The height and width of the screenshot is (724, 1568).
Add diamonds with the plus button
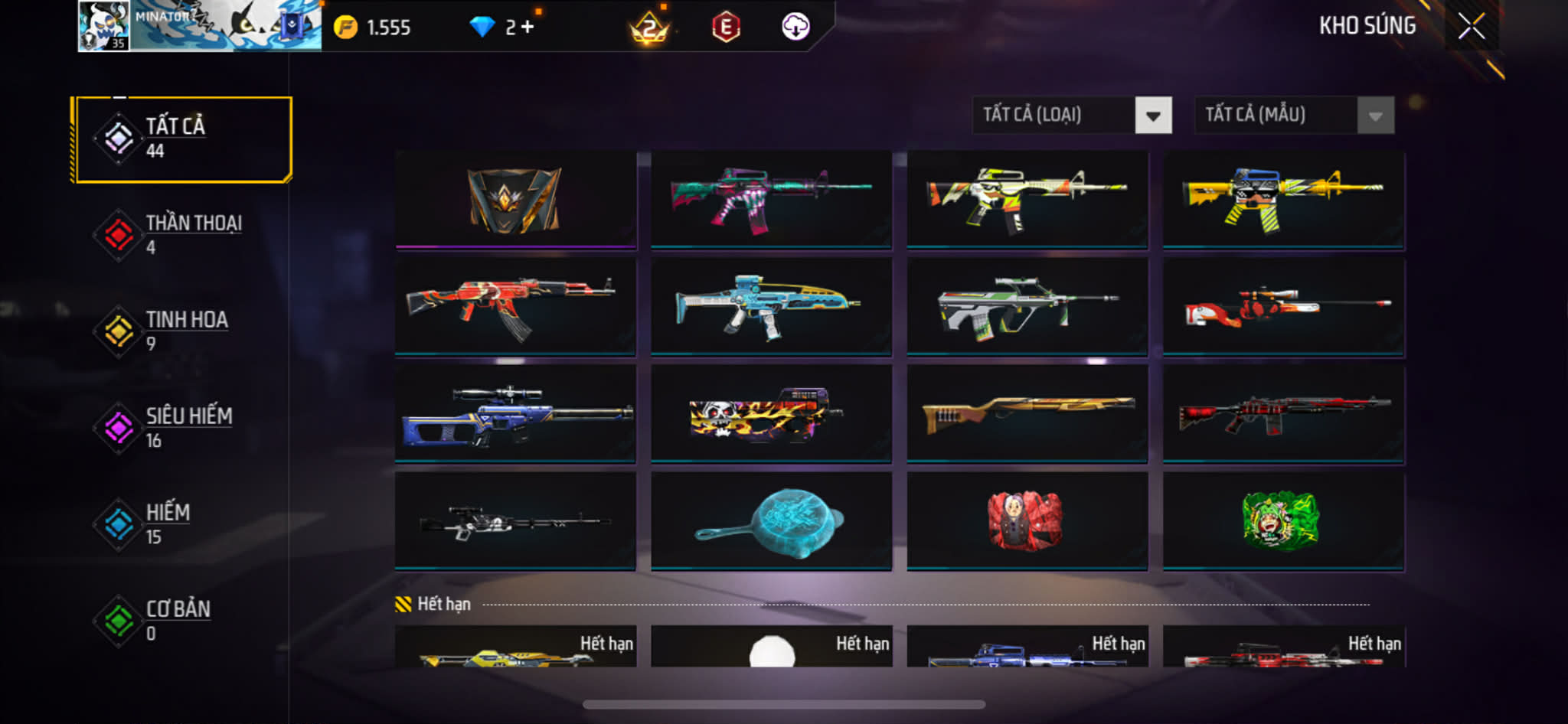coord(528,28)
